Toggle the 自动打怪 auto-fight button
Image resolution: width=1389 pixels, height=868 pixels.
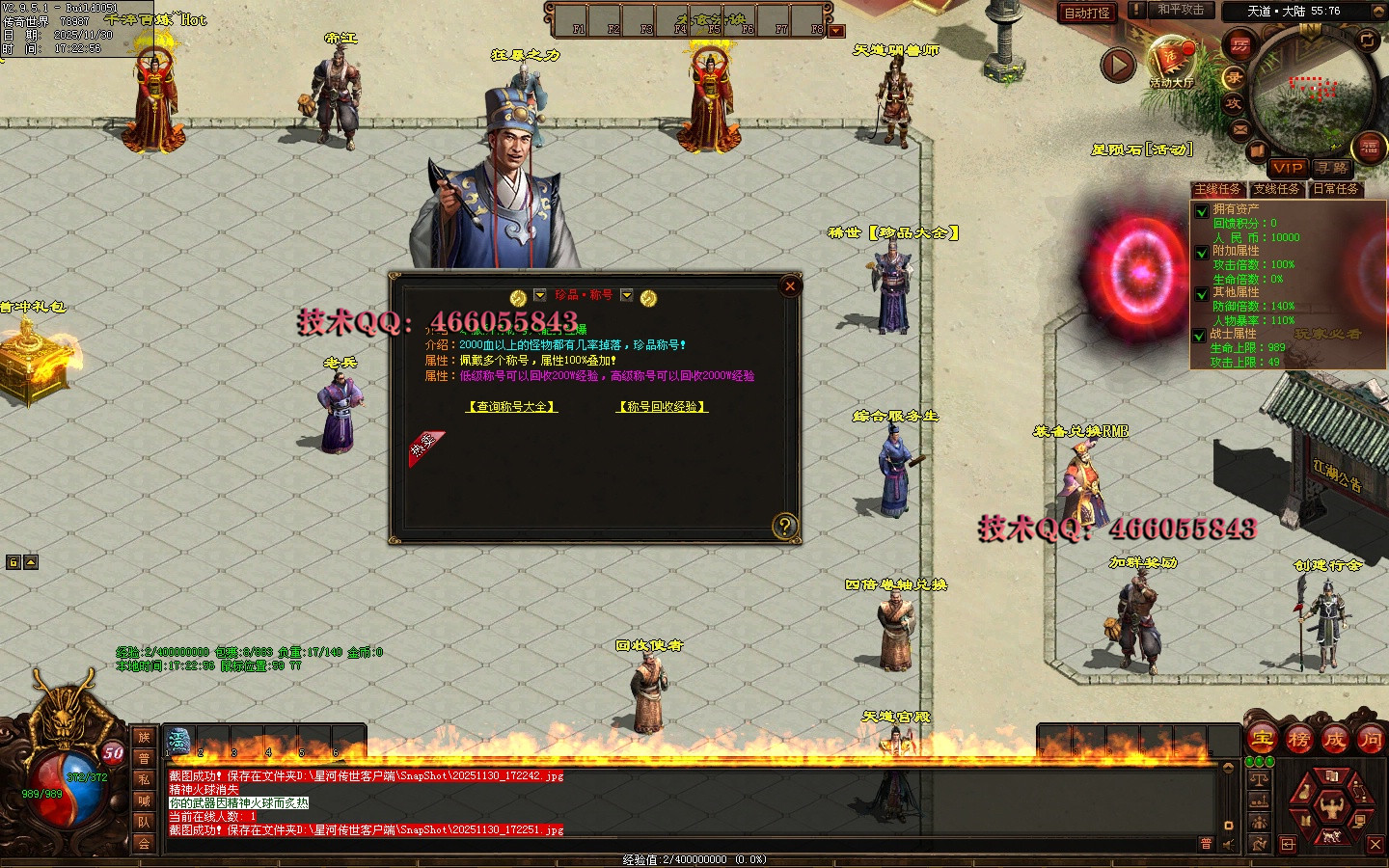(x=1087, y=13)
